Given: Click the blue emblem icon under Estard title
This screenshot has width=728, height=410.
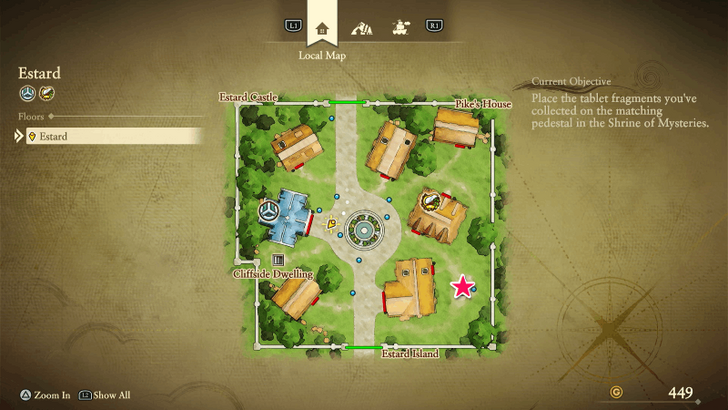Looking at the screenshot, I should tap(27, 94).
